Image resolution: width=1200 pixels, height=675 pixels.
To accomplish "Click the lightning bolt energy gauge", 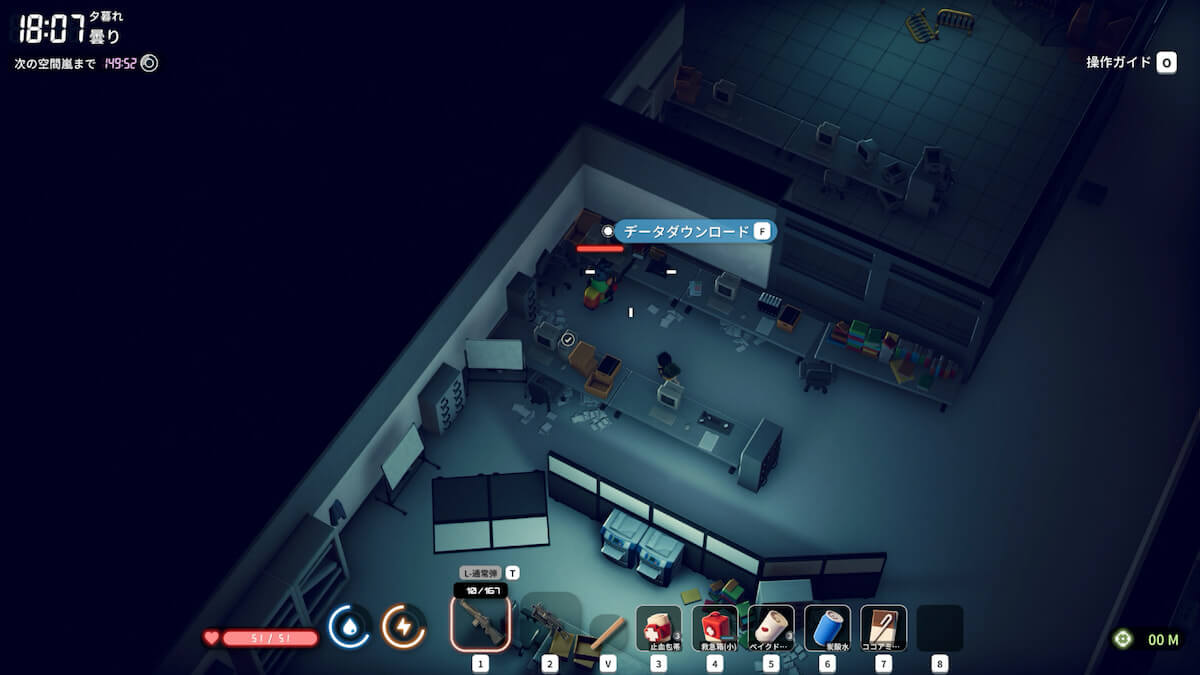I will [x=403, y=627].
